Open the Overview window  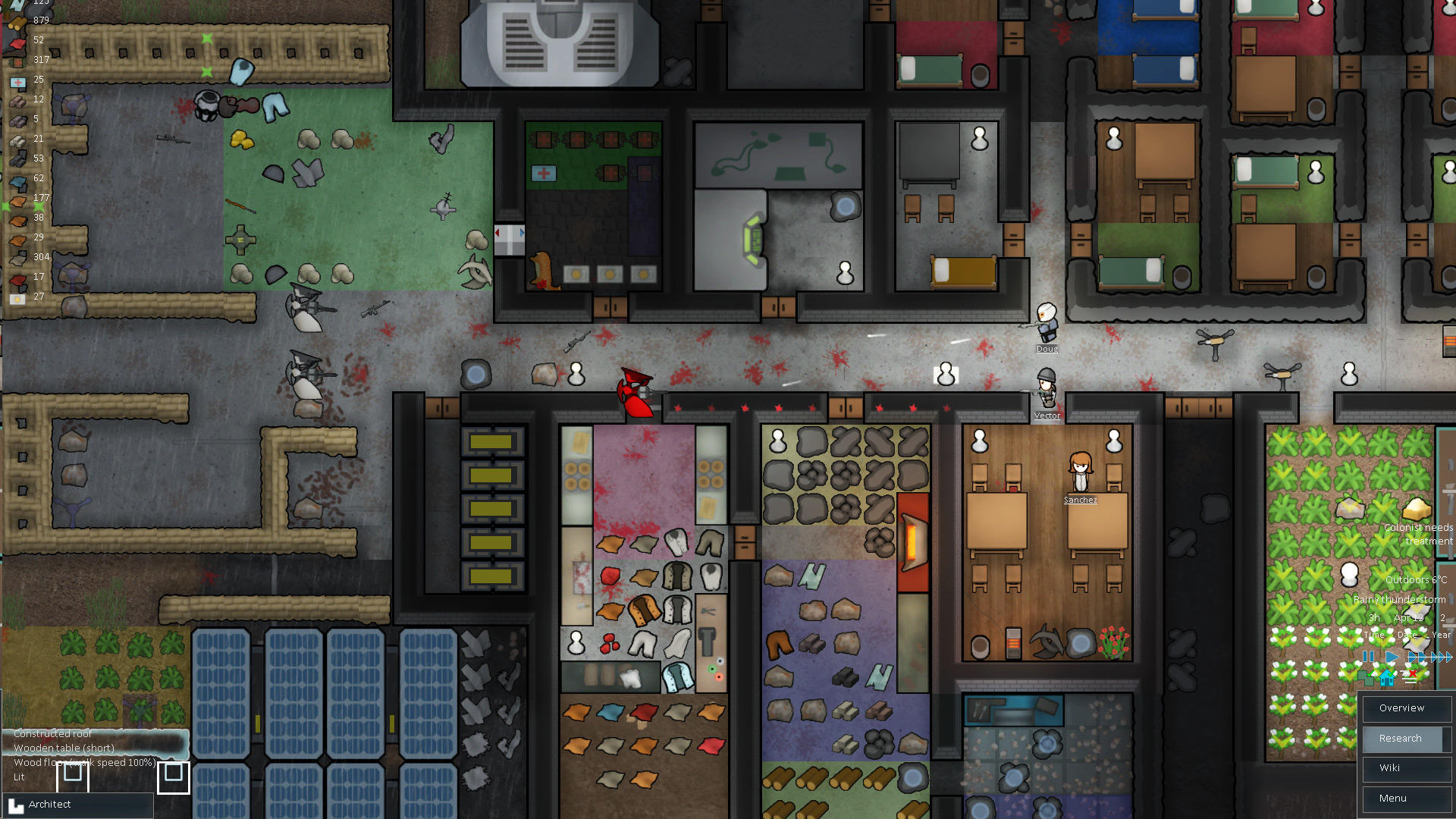point(1406,708)
